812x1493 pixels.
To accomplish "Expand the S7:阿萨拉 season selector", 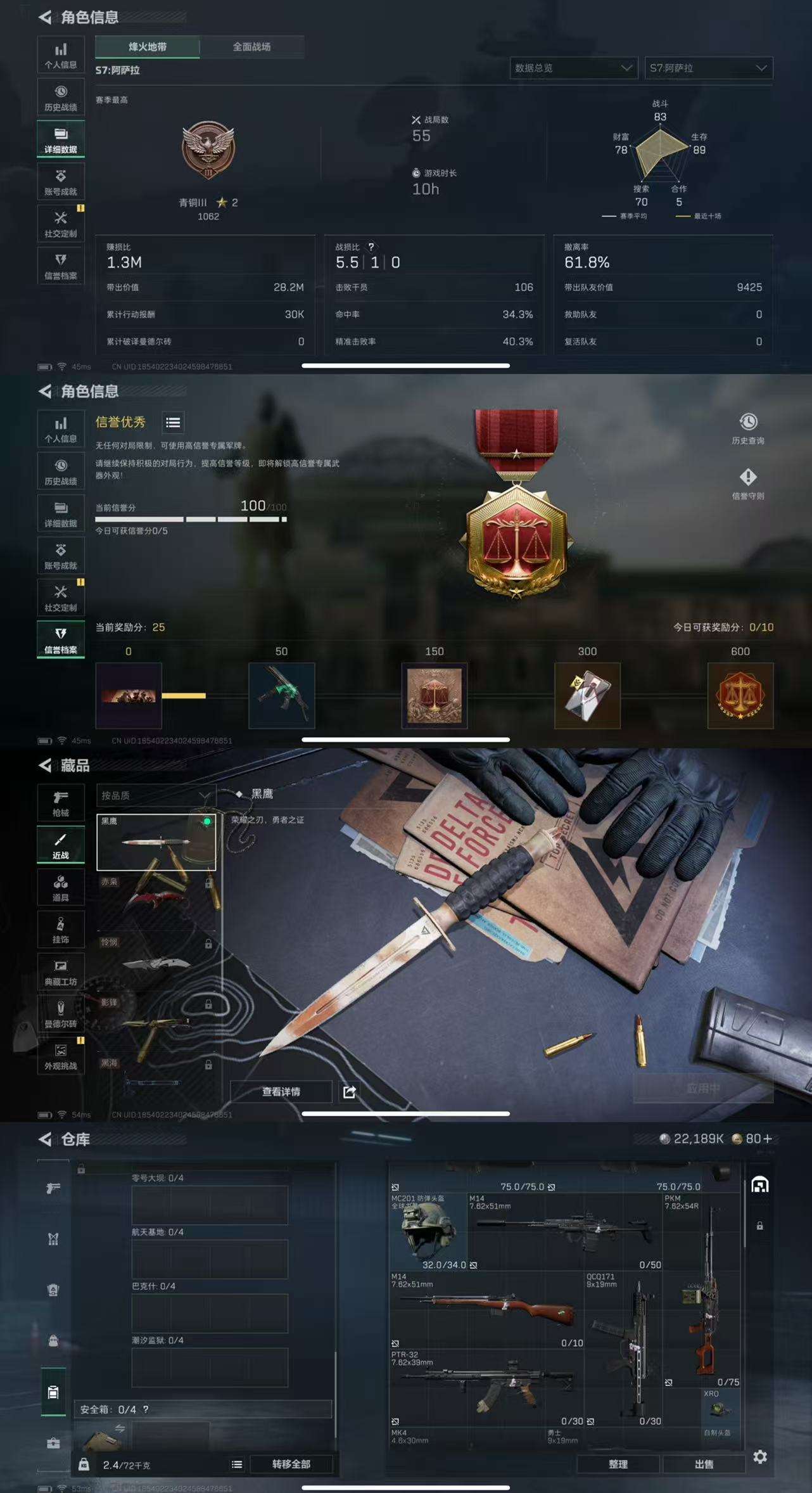I will (x=707, y=68).
